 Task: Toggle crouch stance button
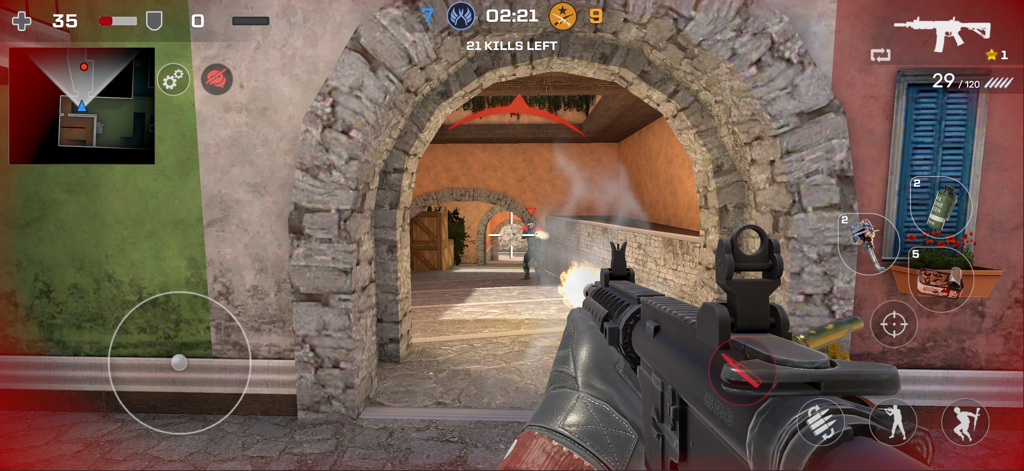click(x=892, y=421)
